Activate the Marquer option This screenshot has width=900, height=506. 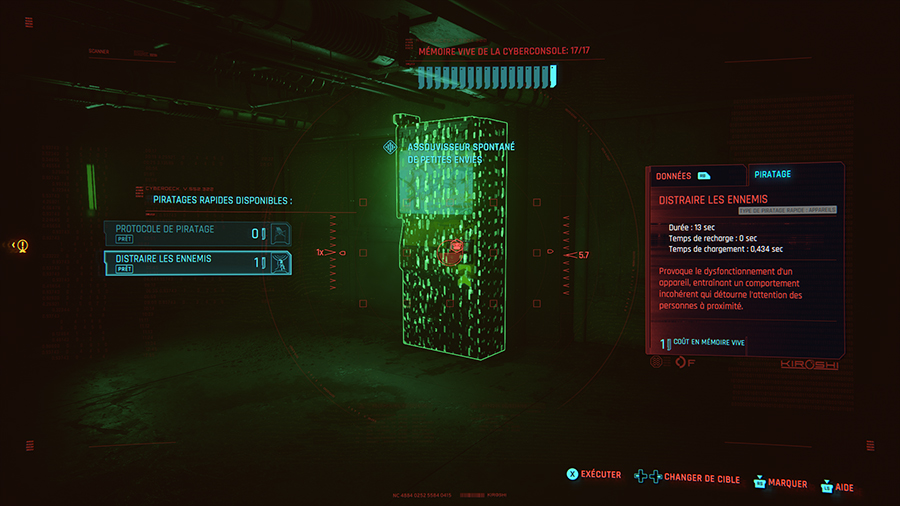pos(788,484)
